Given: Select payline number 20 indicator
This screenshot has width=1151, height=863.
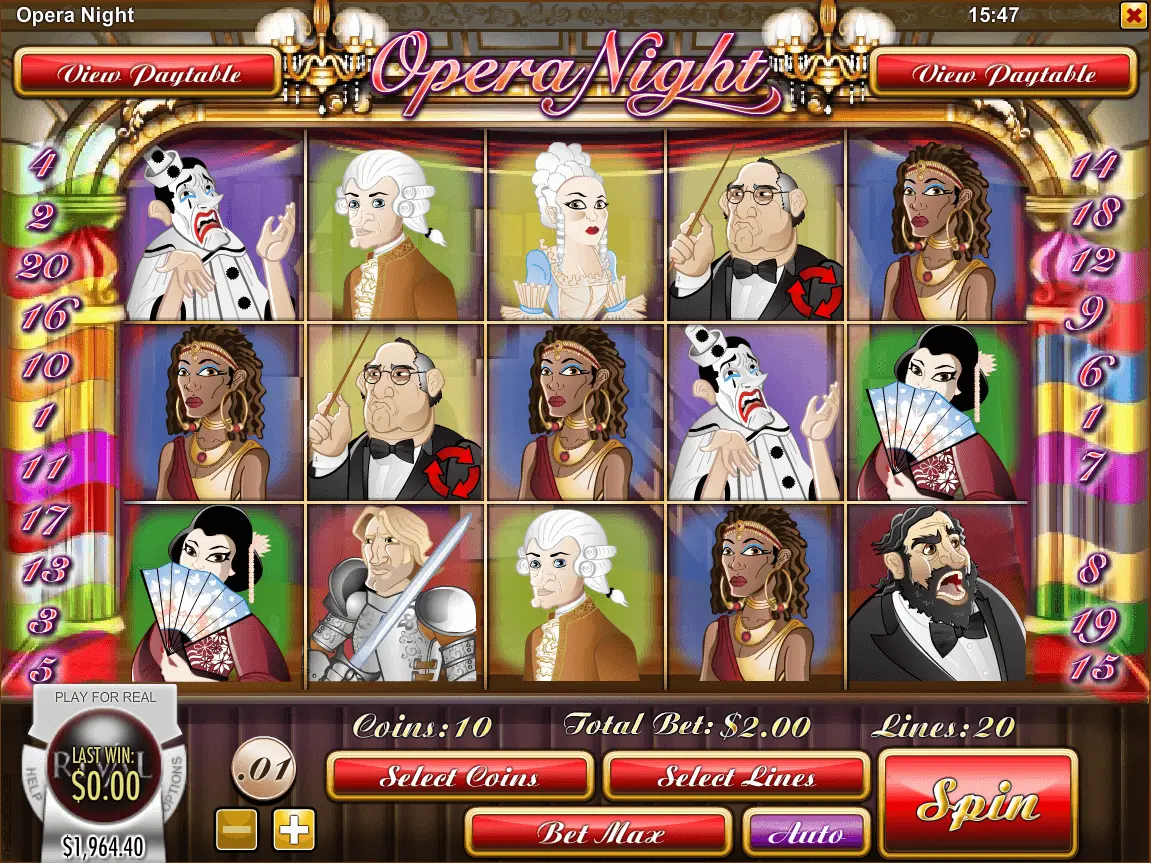Looking at the screenshot, I should 43,266.
